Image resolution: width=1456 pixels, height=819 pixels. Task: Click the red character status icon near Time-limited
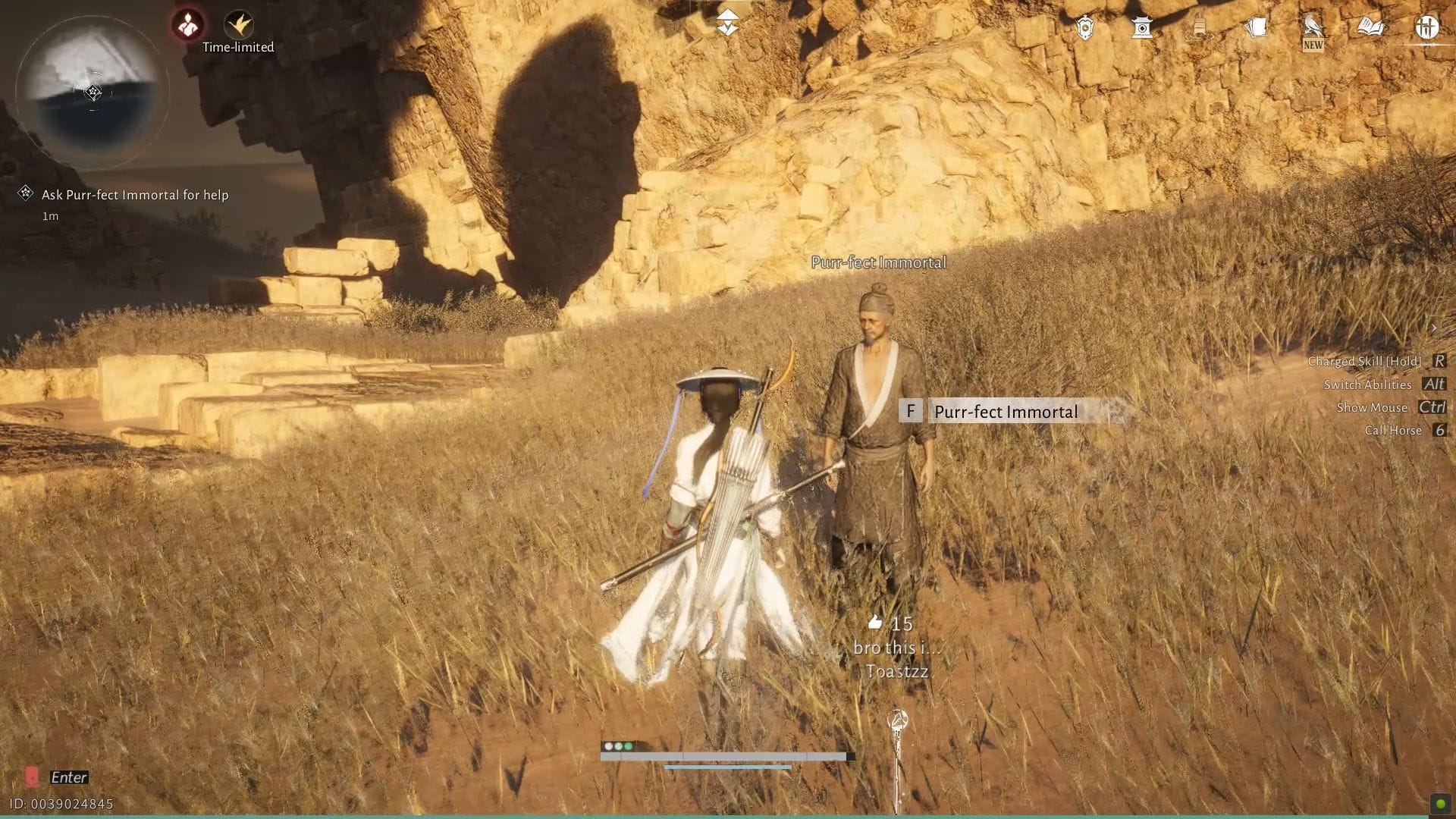[x=186, y=24]
